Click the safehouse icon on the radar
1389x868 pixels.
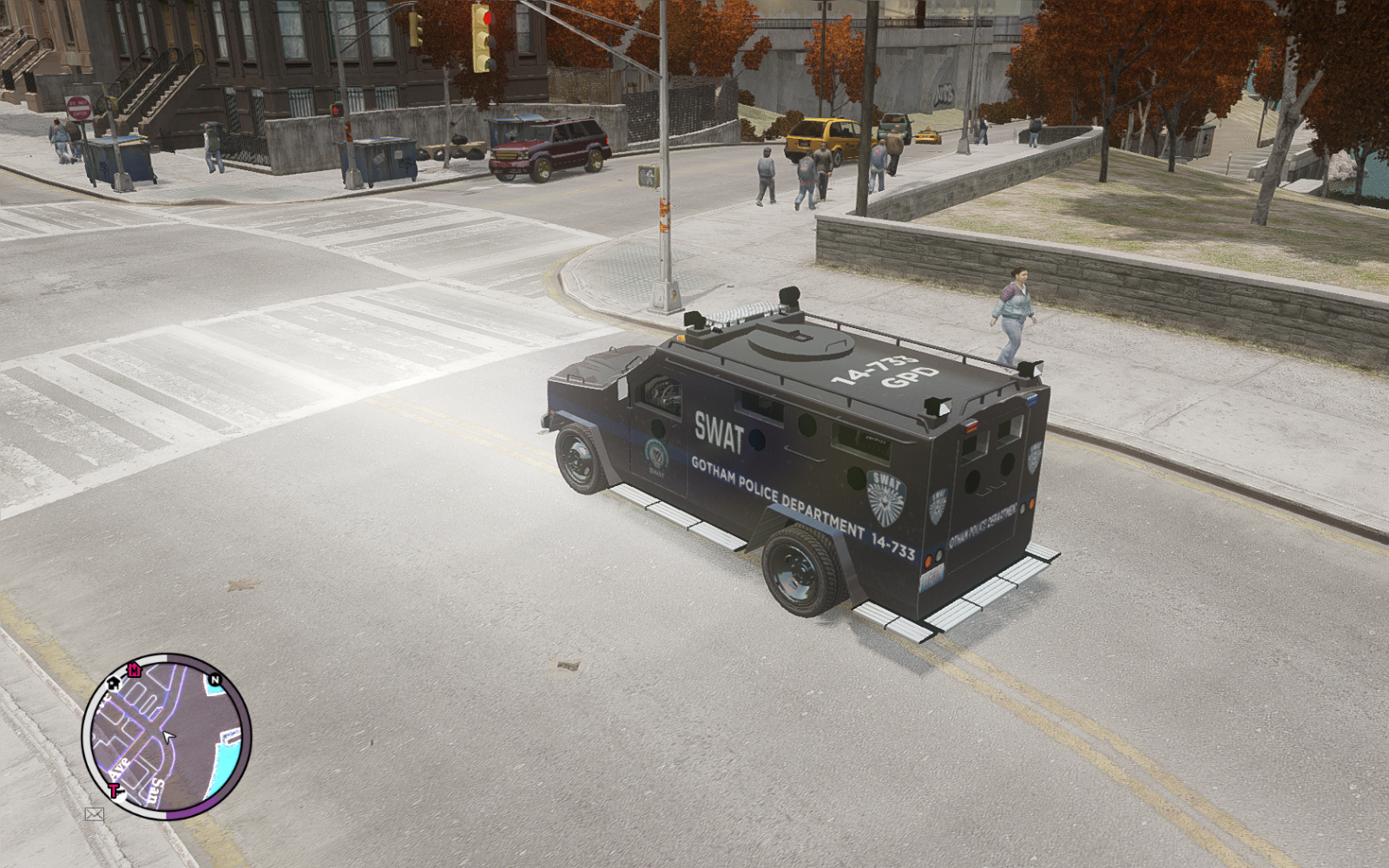(x=114, y=683)
